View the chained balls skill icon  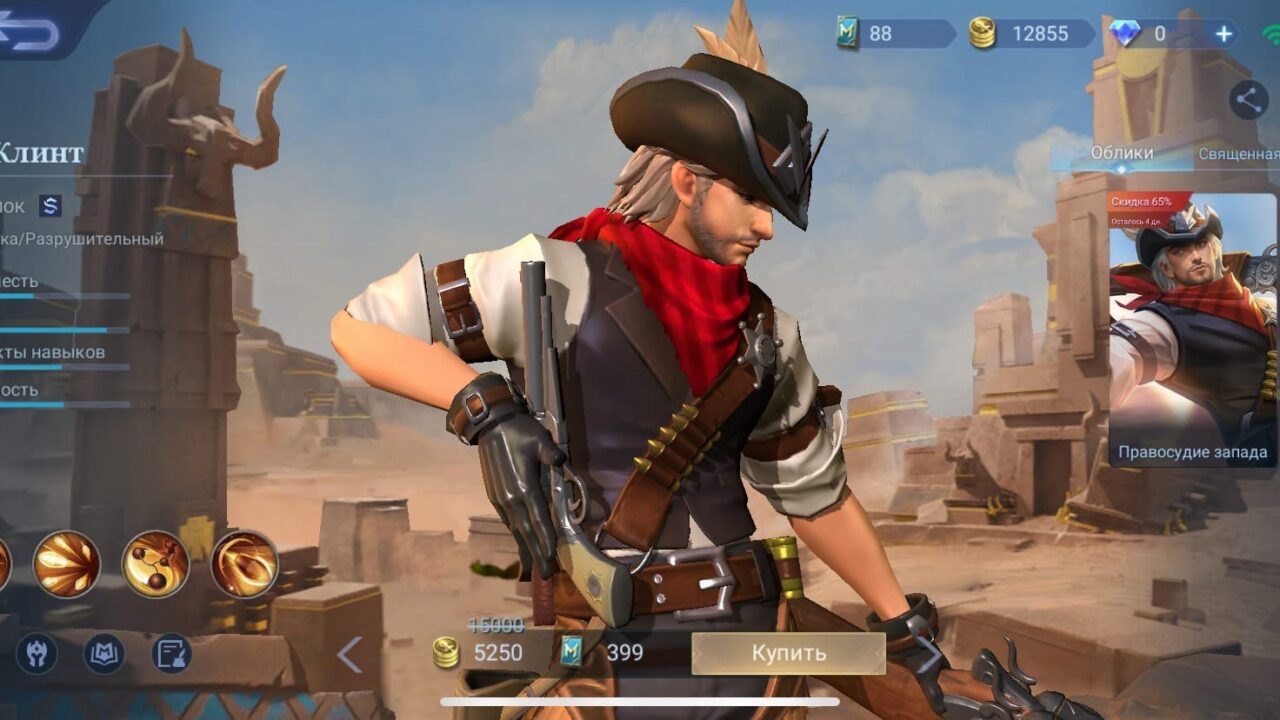click(155, 564)
